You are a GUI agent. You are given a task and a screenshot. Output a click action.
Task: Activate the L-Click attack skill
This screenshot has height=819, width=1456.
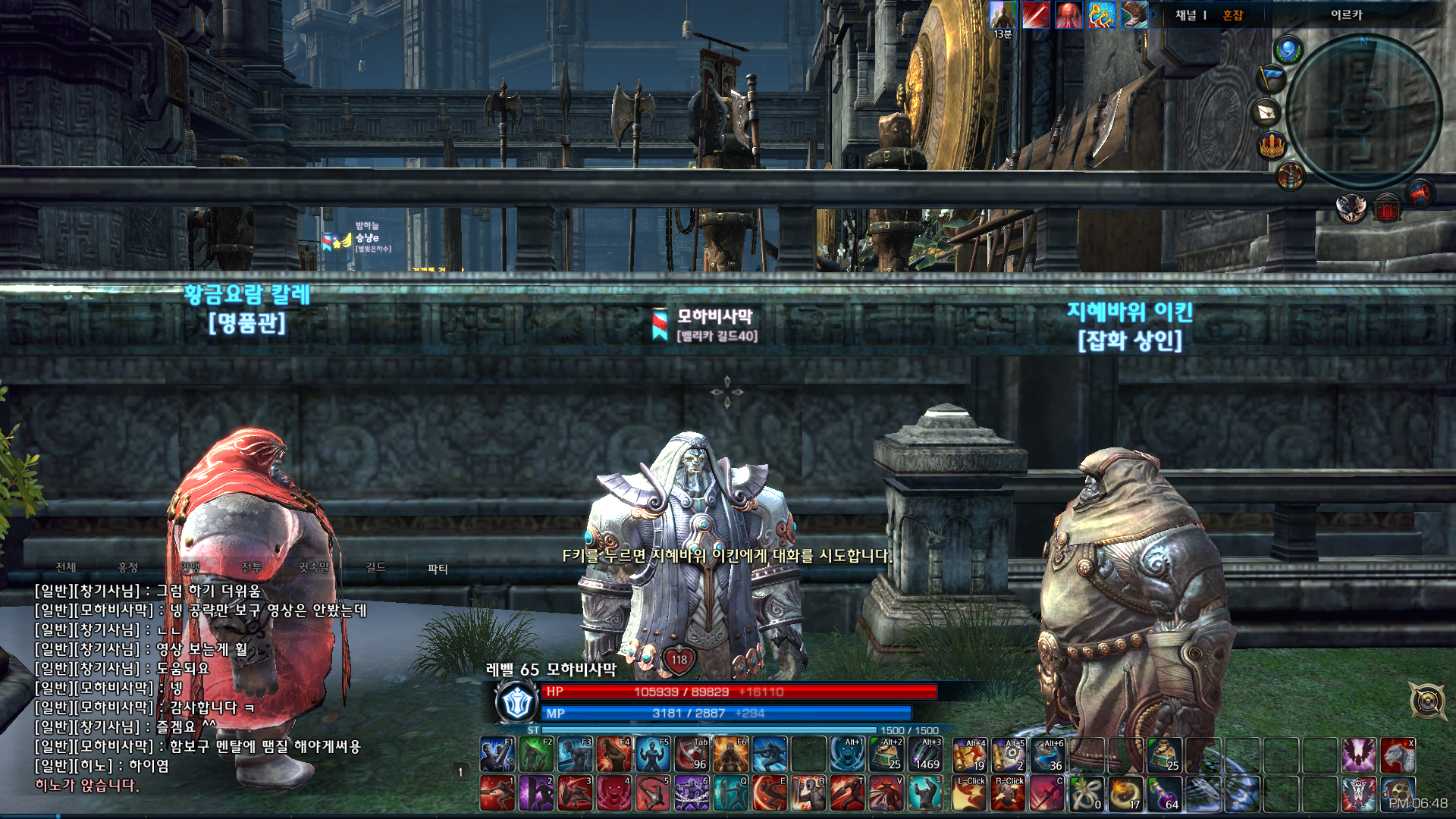tap(969, 793)
